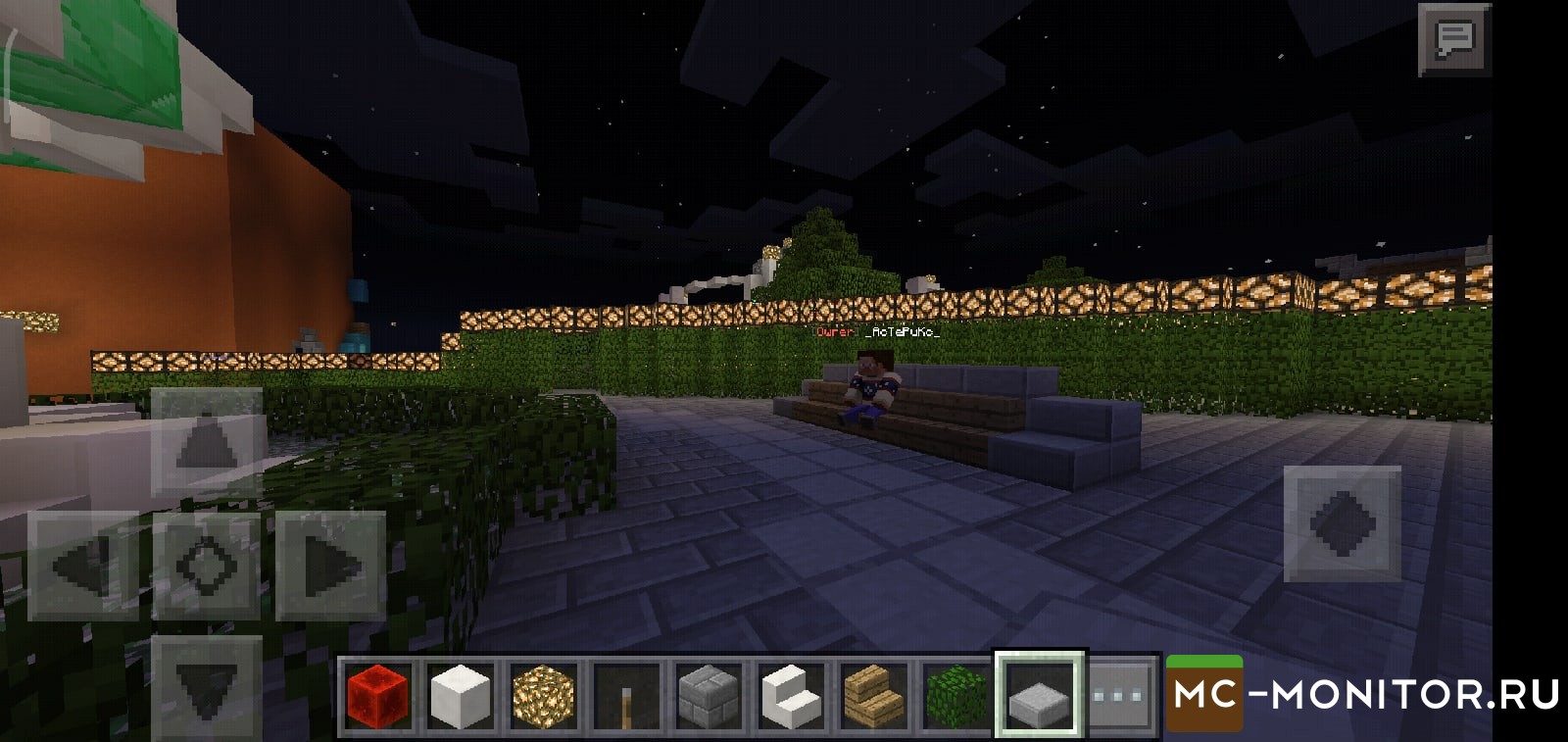Open the chat window

[1454, 39]
